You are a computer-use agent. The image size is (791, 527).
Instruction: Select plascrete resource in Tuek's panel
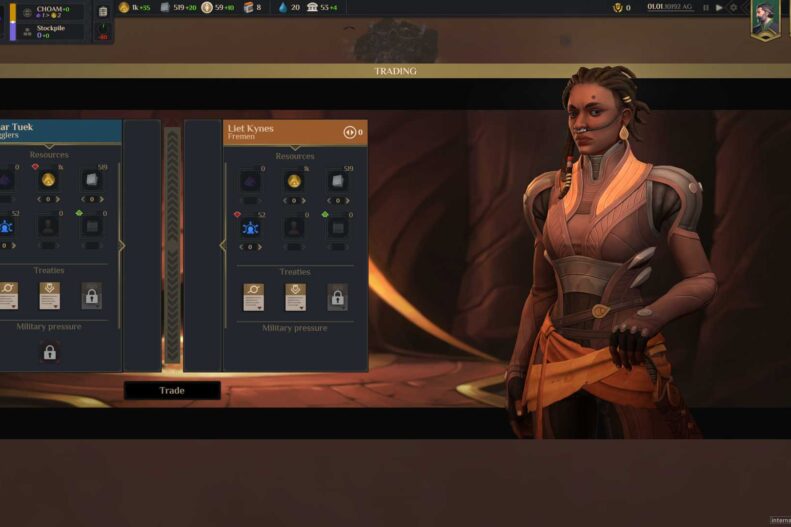pos(92,181)
